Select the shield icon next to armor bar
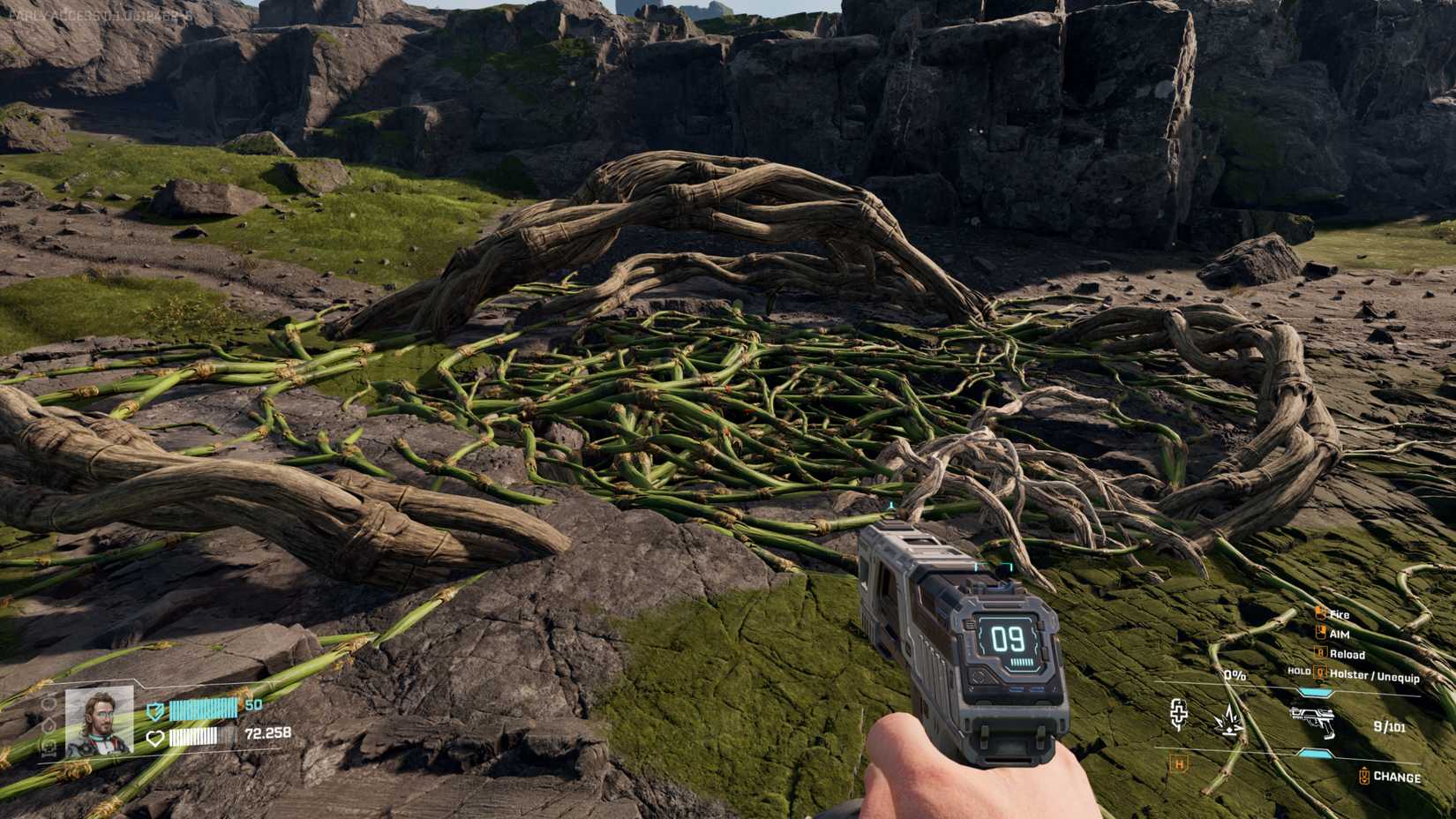The height and width of the screenshot is (819, 1456). coord(155,711)
